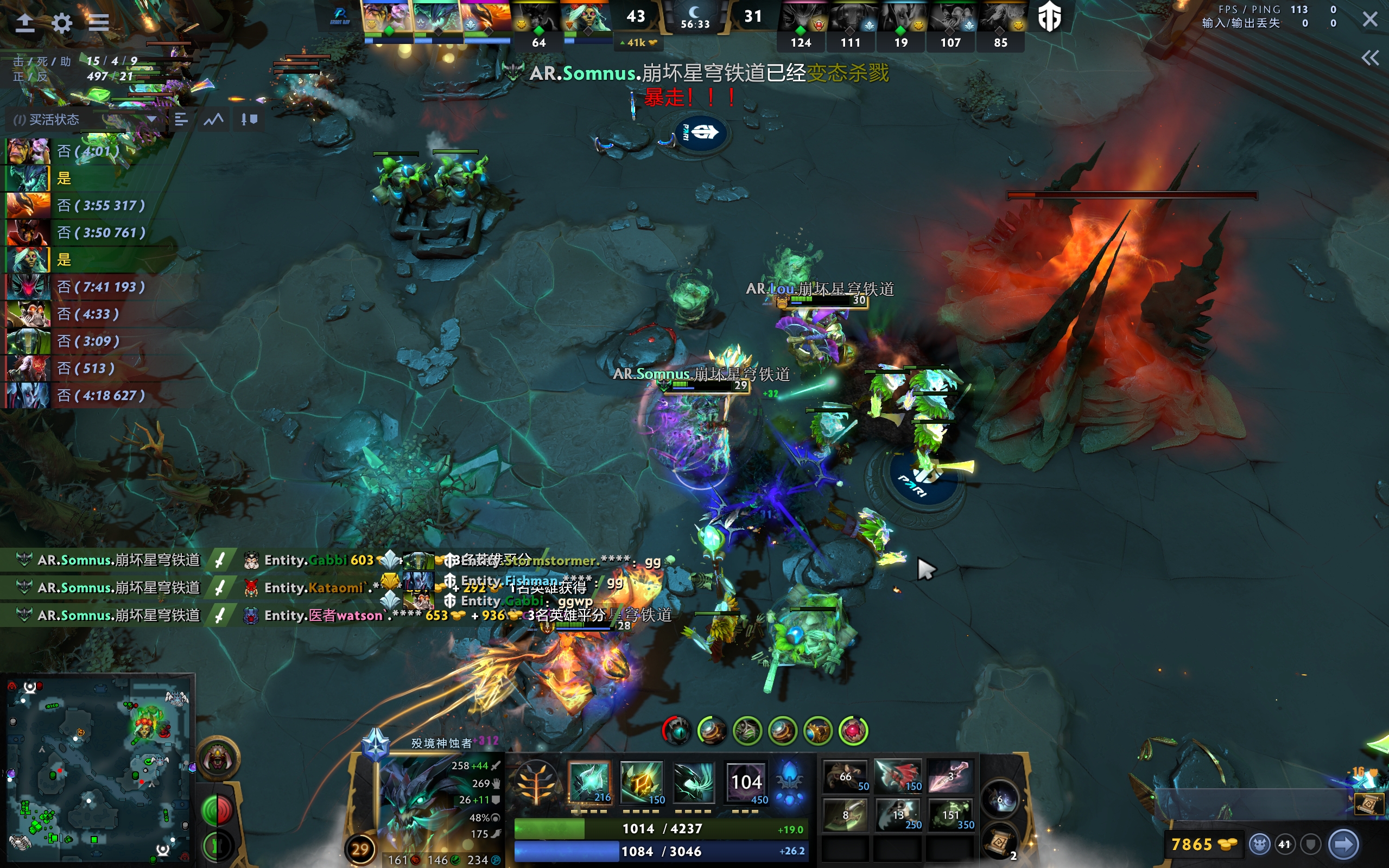Click the red-caped spear item slot

(897, 776)
